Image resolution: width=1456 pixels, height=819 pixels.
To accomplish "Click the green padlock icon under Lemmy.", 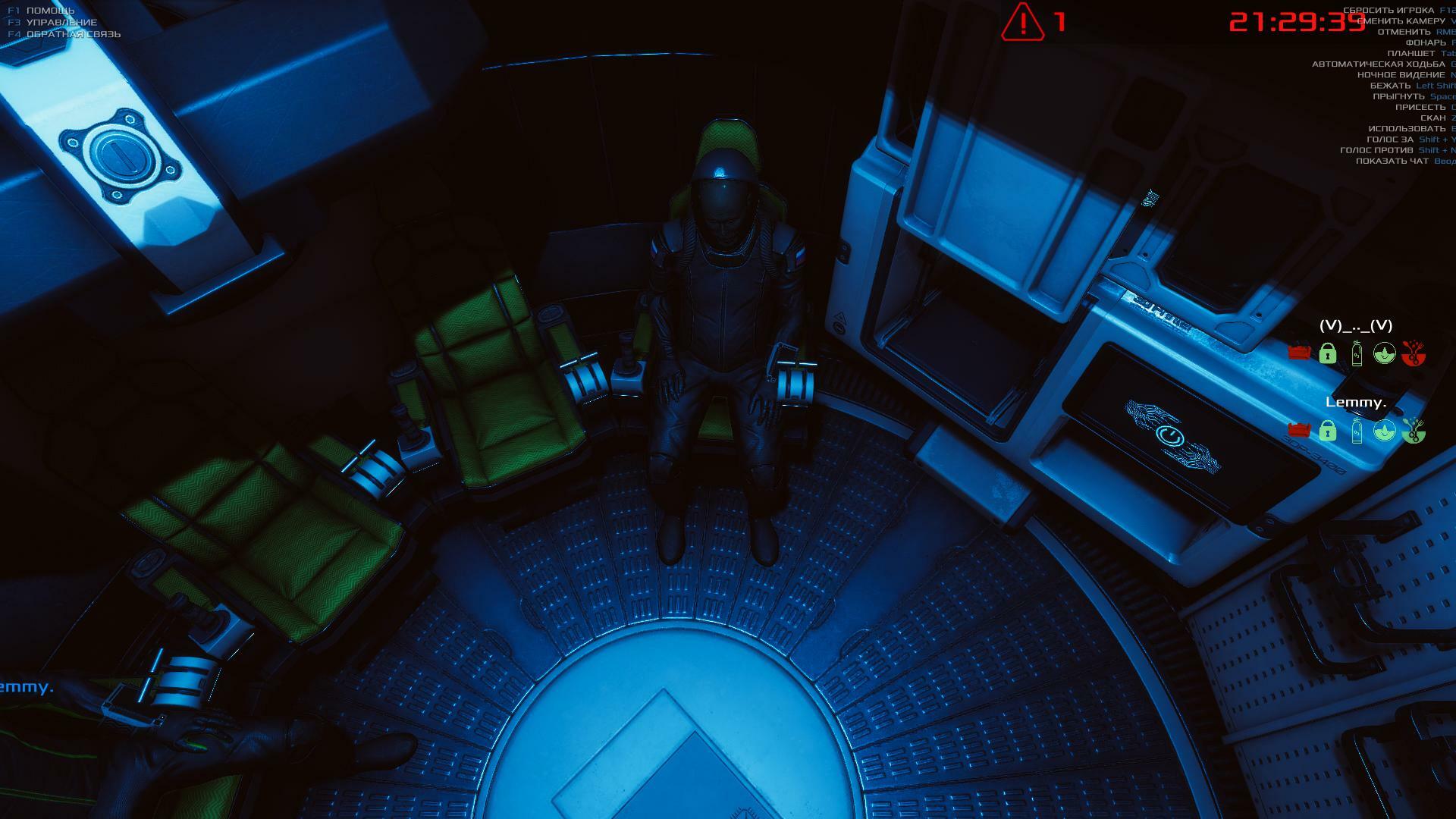I will pos(1327,431).
